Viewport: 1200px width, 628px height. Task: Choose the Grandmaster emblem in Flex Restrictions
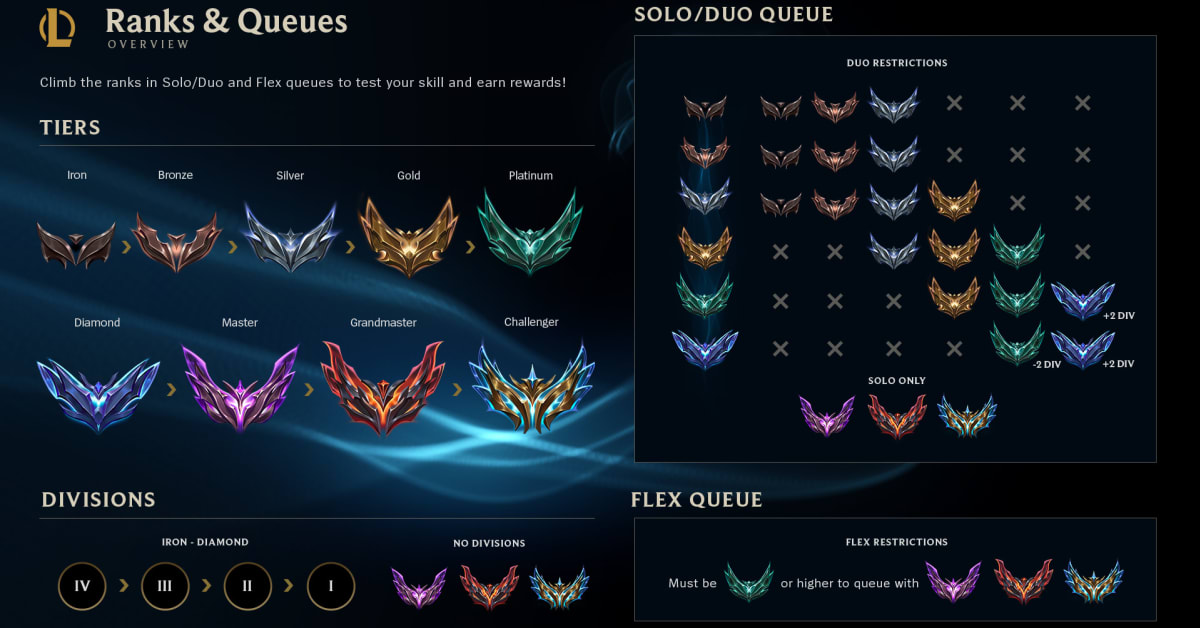(1023, 582)
